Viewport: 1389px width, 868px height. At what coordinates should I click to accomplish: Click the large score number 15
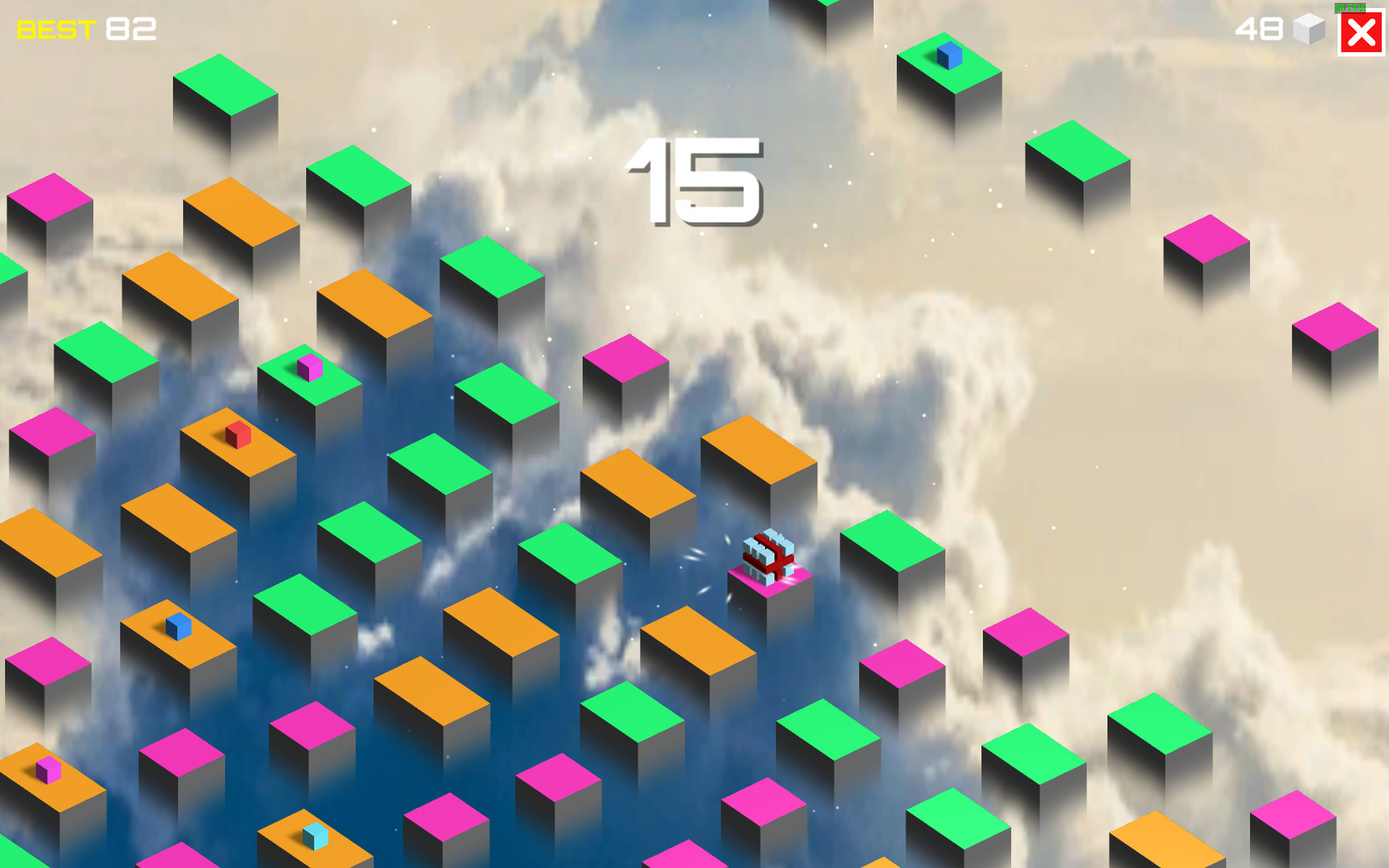click(695, 181)
